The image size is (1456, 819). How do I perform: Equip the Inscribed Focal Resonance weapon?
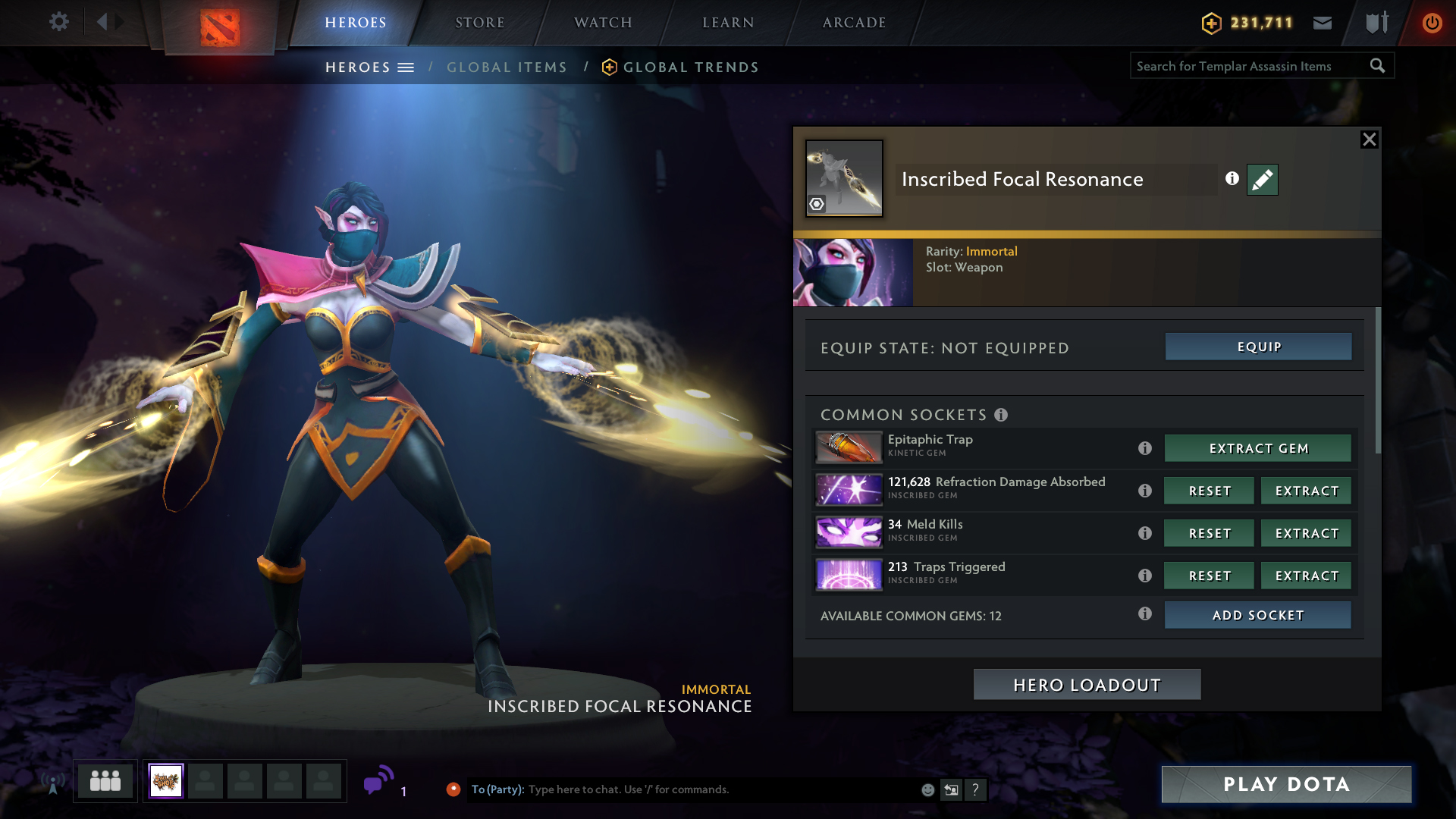(x=1258, y=347)
